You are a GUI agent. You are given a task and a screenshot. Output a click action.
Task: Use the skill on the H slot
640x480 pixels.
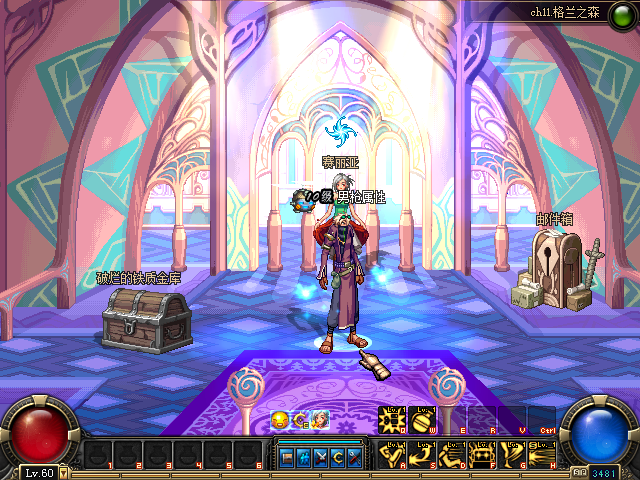[x=542, y=455]
